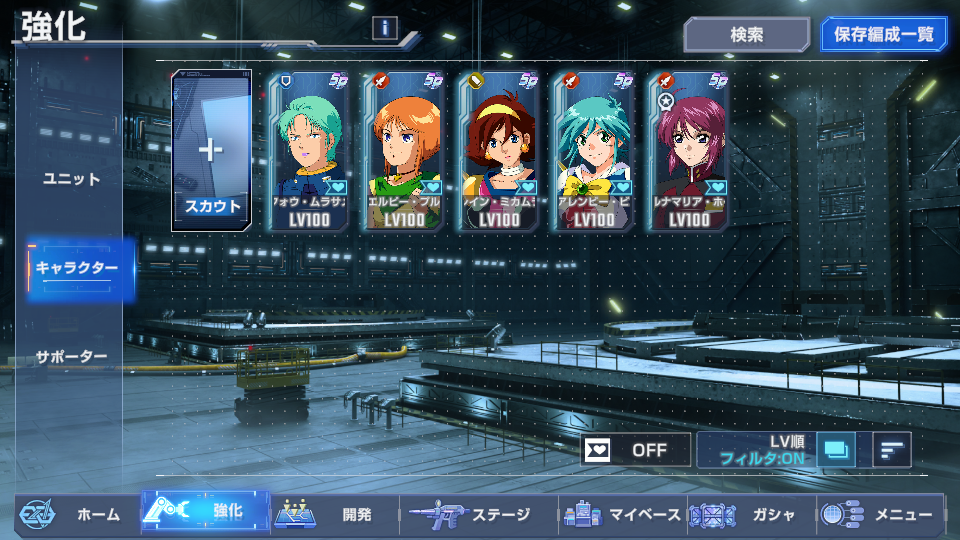Select the teal-haired Allenby character card
This screenshot has height=540, width=960.
click(x=594, y=150)
